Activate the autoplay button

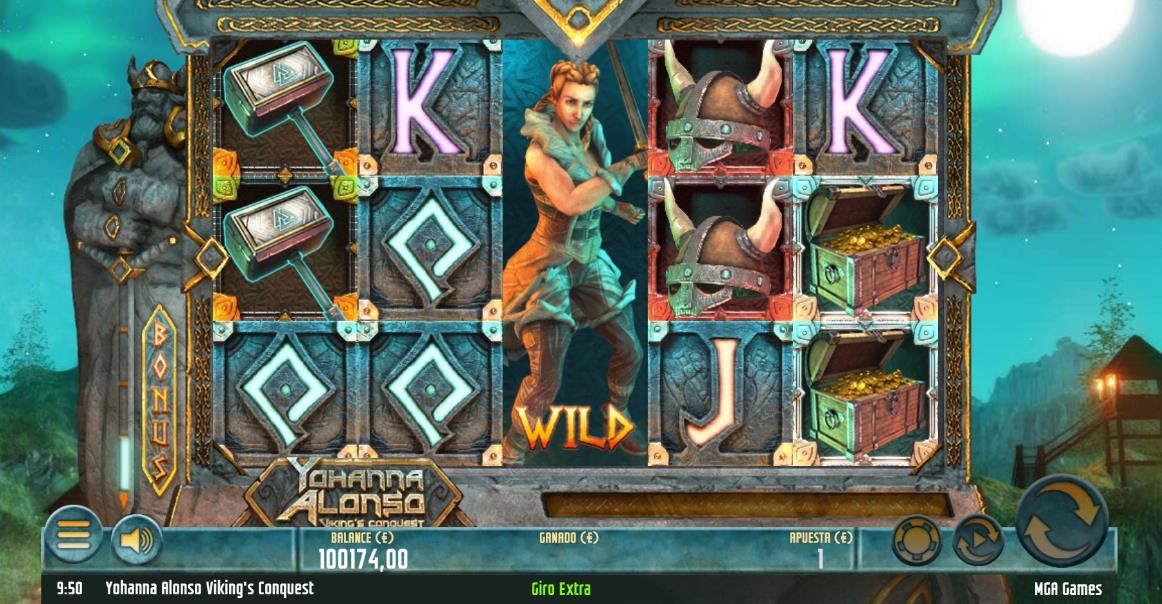click(977, 541)
